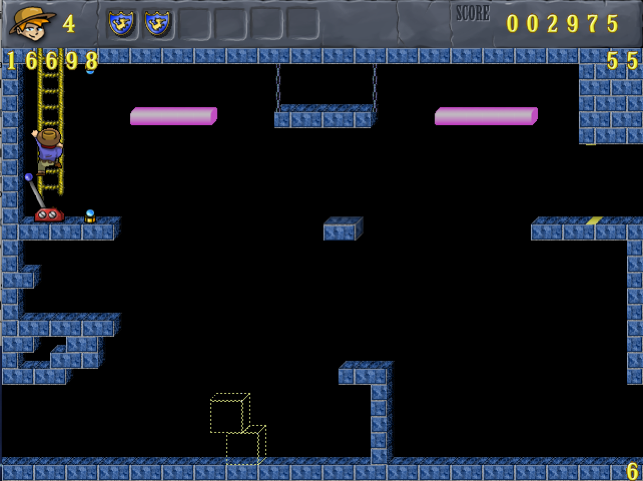This screenshot has height=481, width=643.
Task: Select the leftmost blue shield badge slot
Action: click(x=121, y=23)
